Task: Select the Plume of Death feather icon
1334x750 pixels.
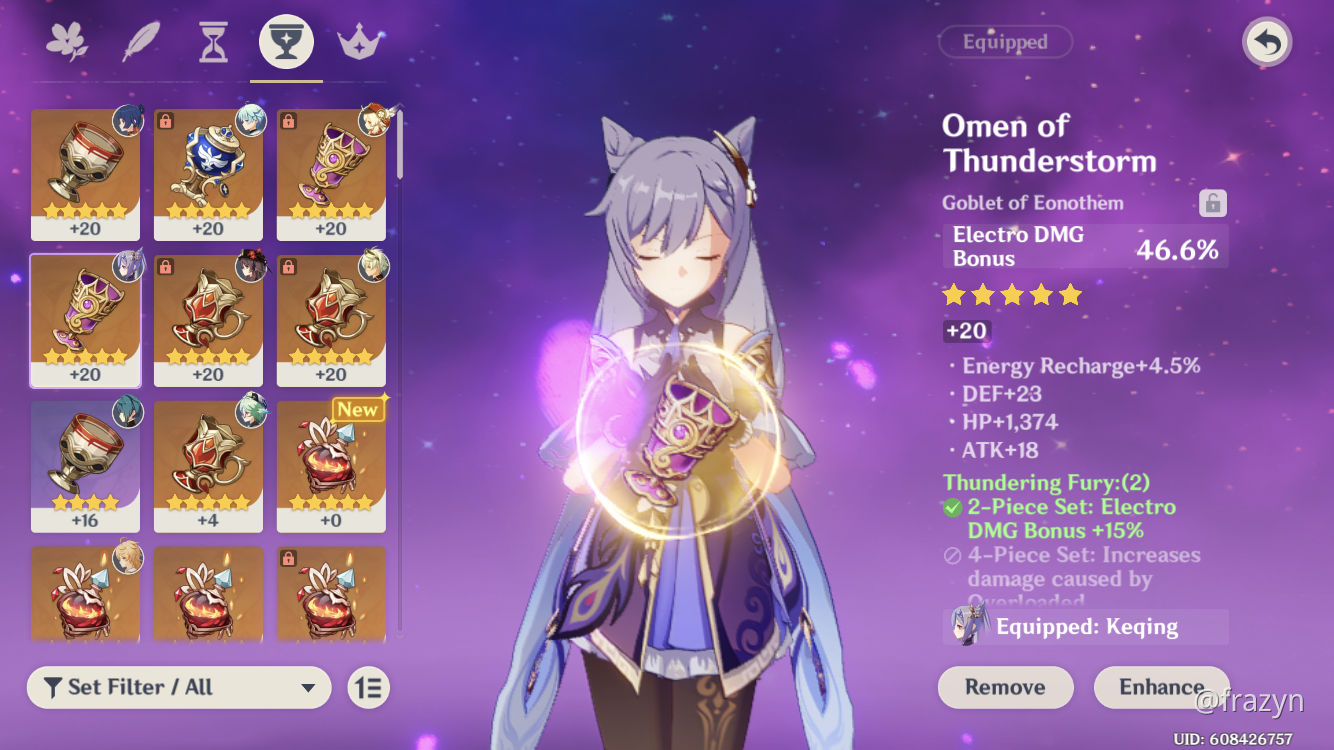Action: [x=140, y=41]
